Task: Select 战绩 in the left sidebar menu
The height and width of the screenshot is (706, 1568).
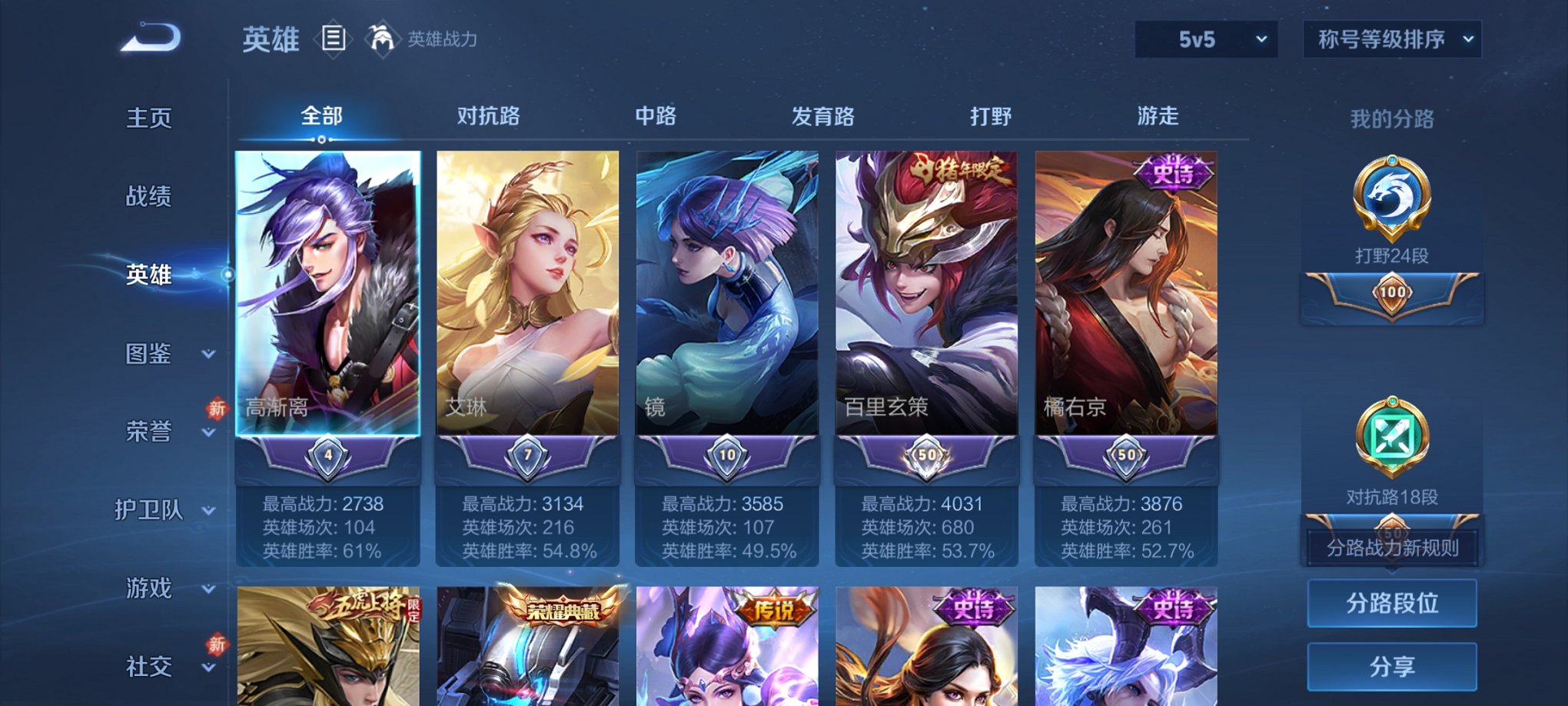Action: coord(146,196)
